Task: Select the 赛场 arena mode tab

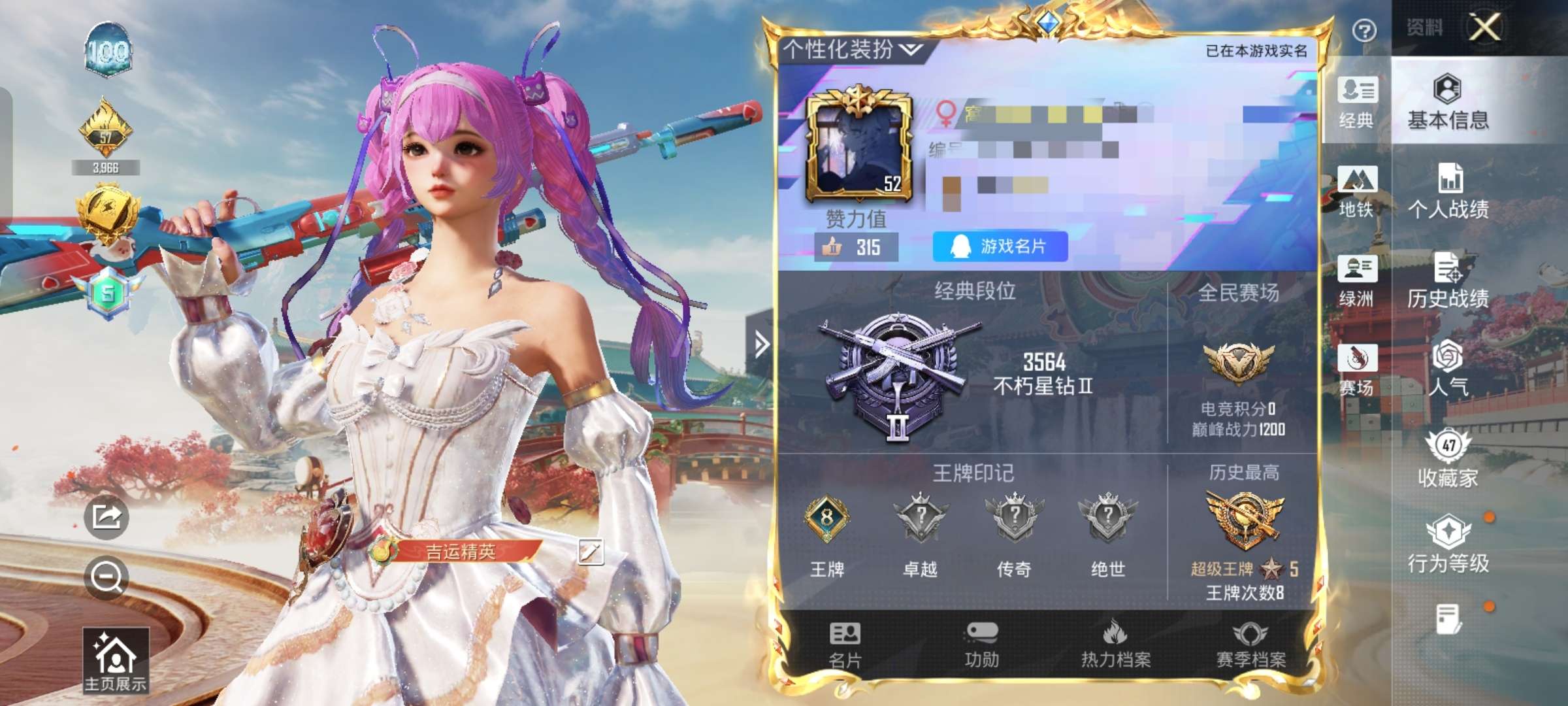Action: 1357,370
